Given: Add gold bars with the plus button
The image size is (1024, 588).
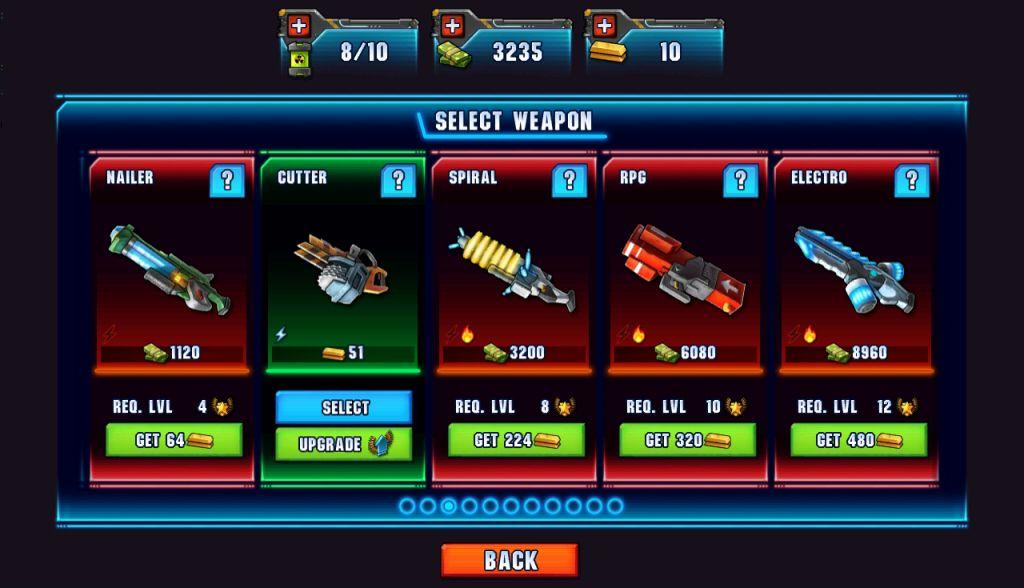Looking at the screenshot, I should pyautogui.click(x=603, y=25).
